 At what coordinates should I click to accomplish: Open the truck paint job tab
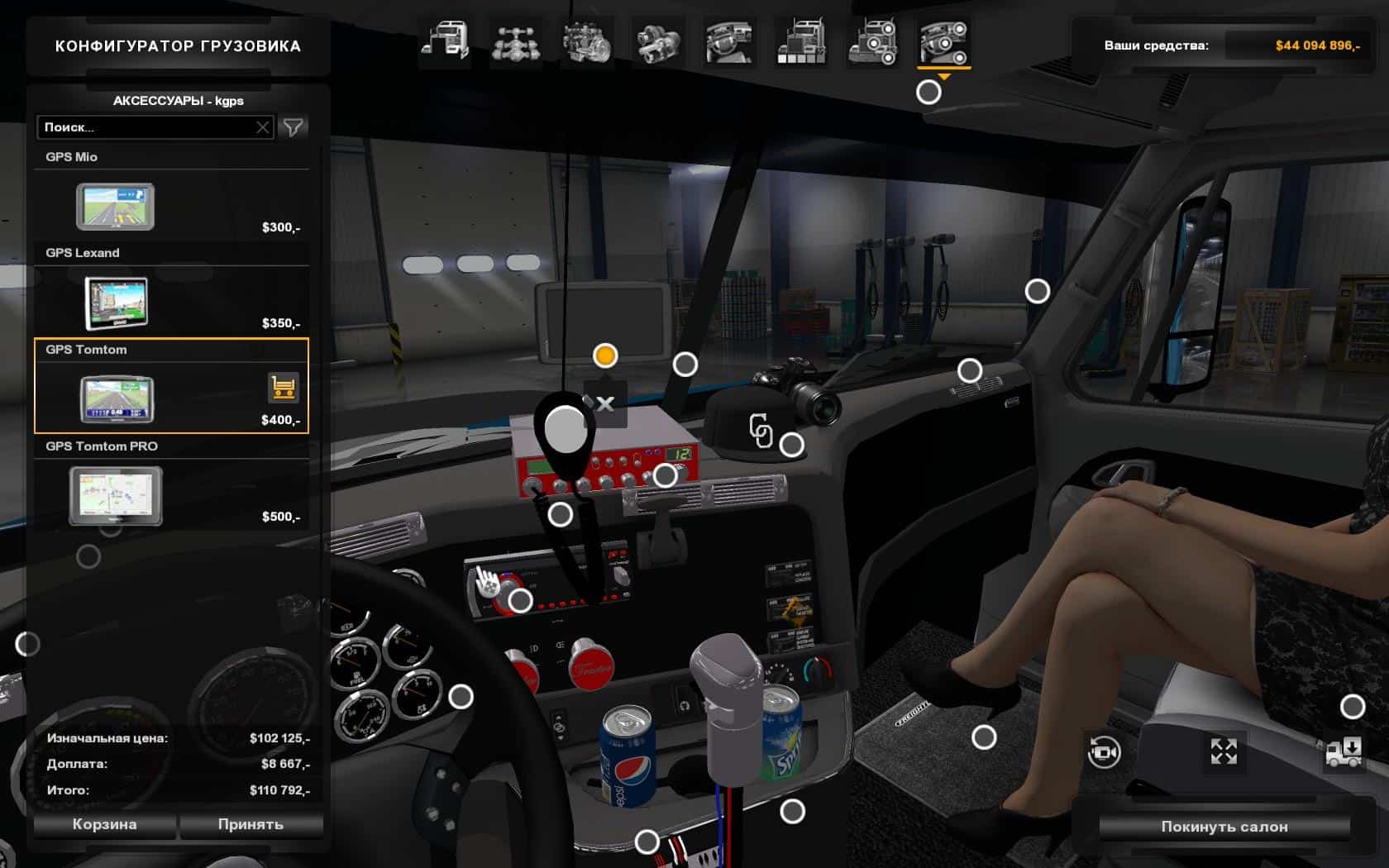coord(800,42)
